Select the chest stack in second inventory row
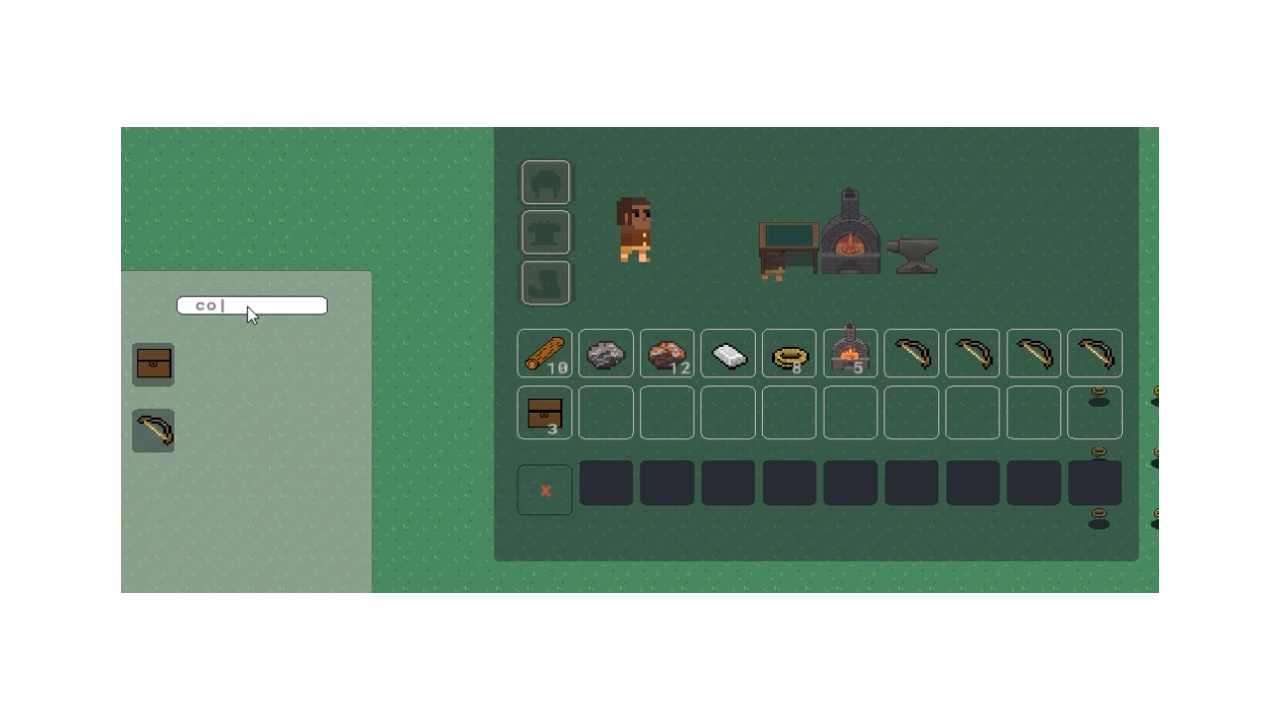Image resolution: width=1280 pixels, height=720 pixels. (x=545, y=413)
